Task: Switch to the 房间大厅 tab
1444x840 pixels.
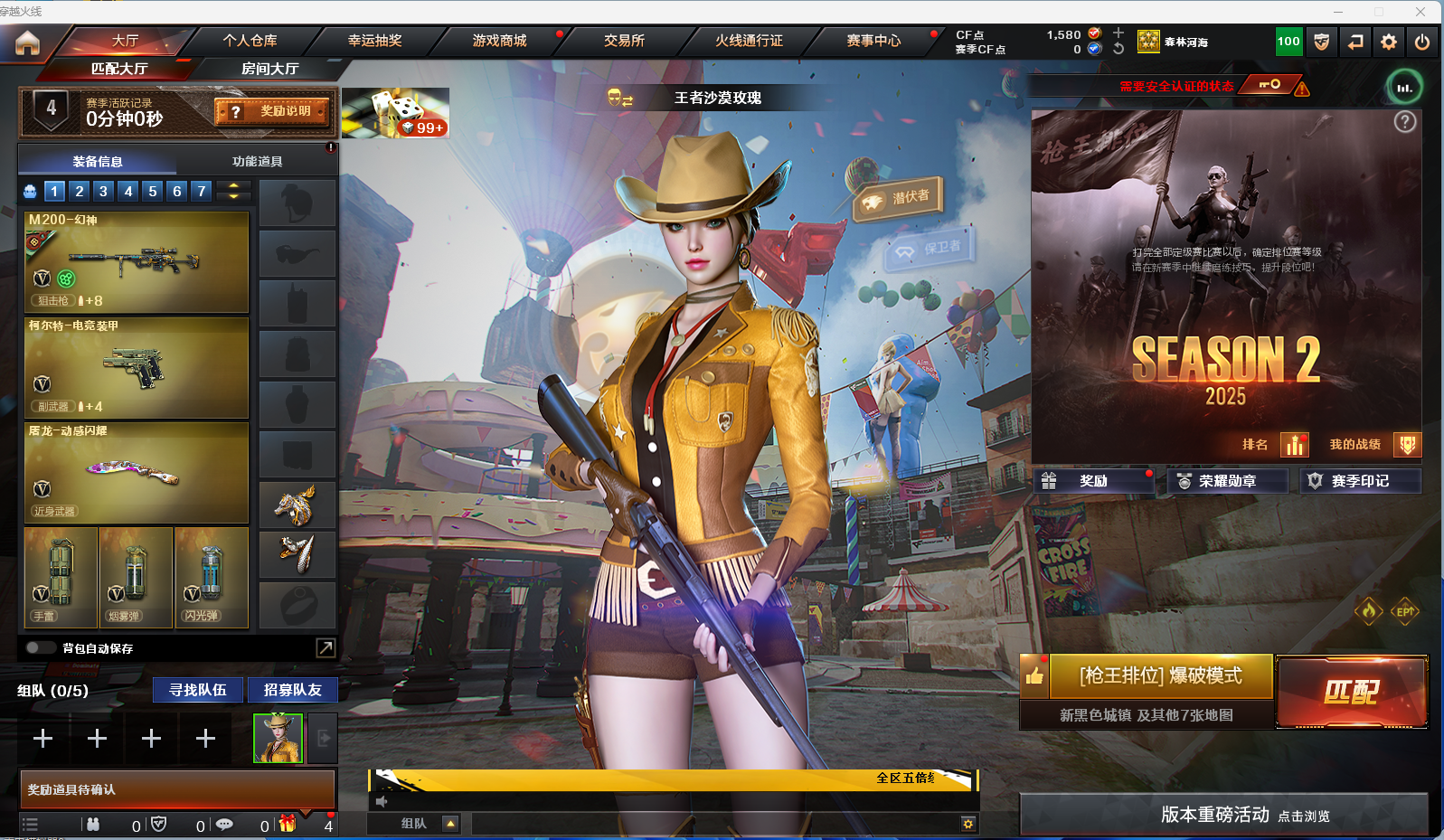Action: point(269,69)
